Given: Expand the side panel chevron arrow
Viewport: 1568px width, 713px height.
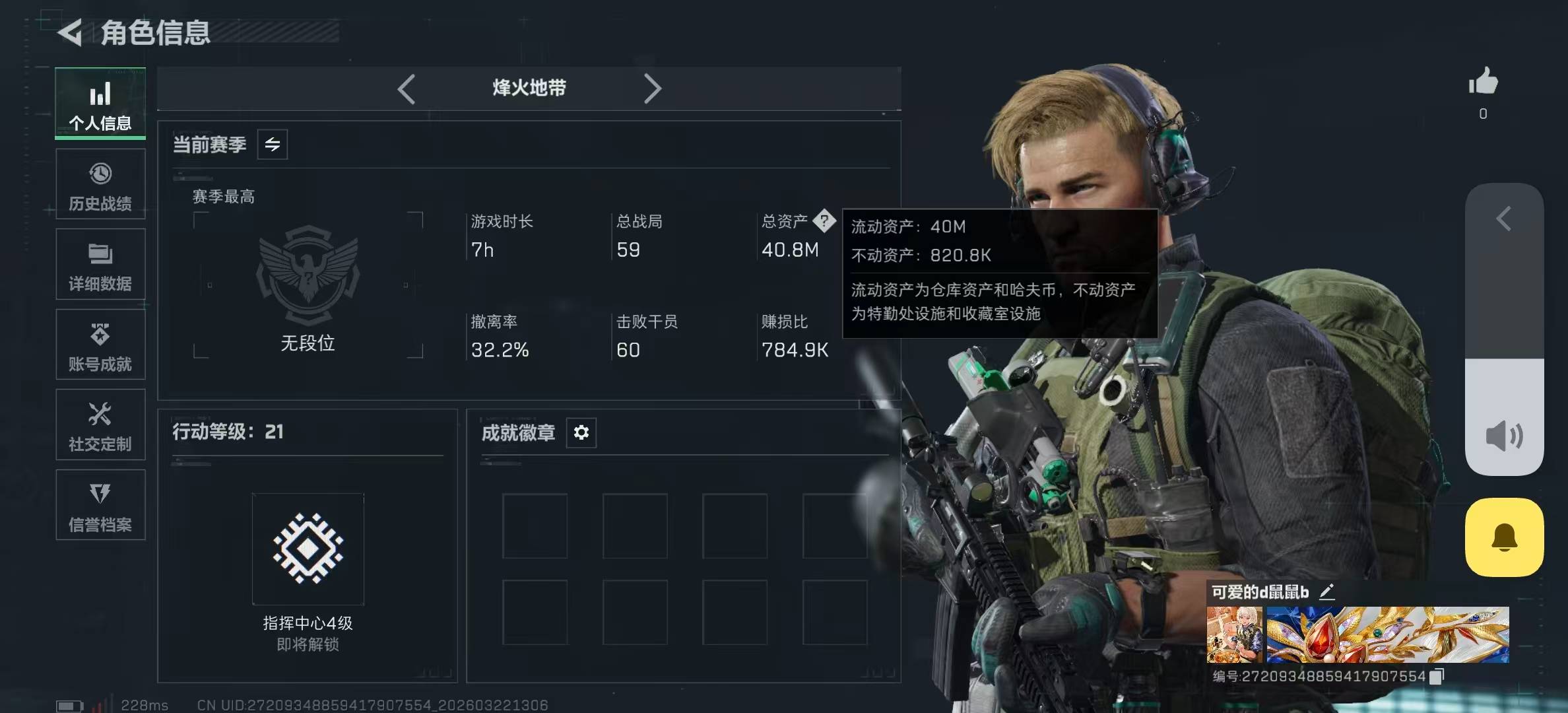Looking at the screenshot, I should coord(1504,219).
